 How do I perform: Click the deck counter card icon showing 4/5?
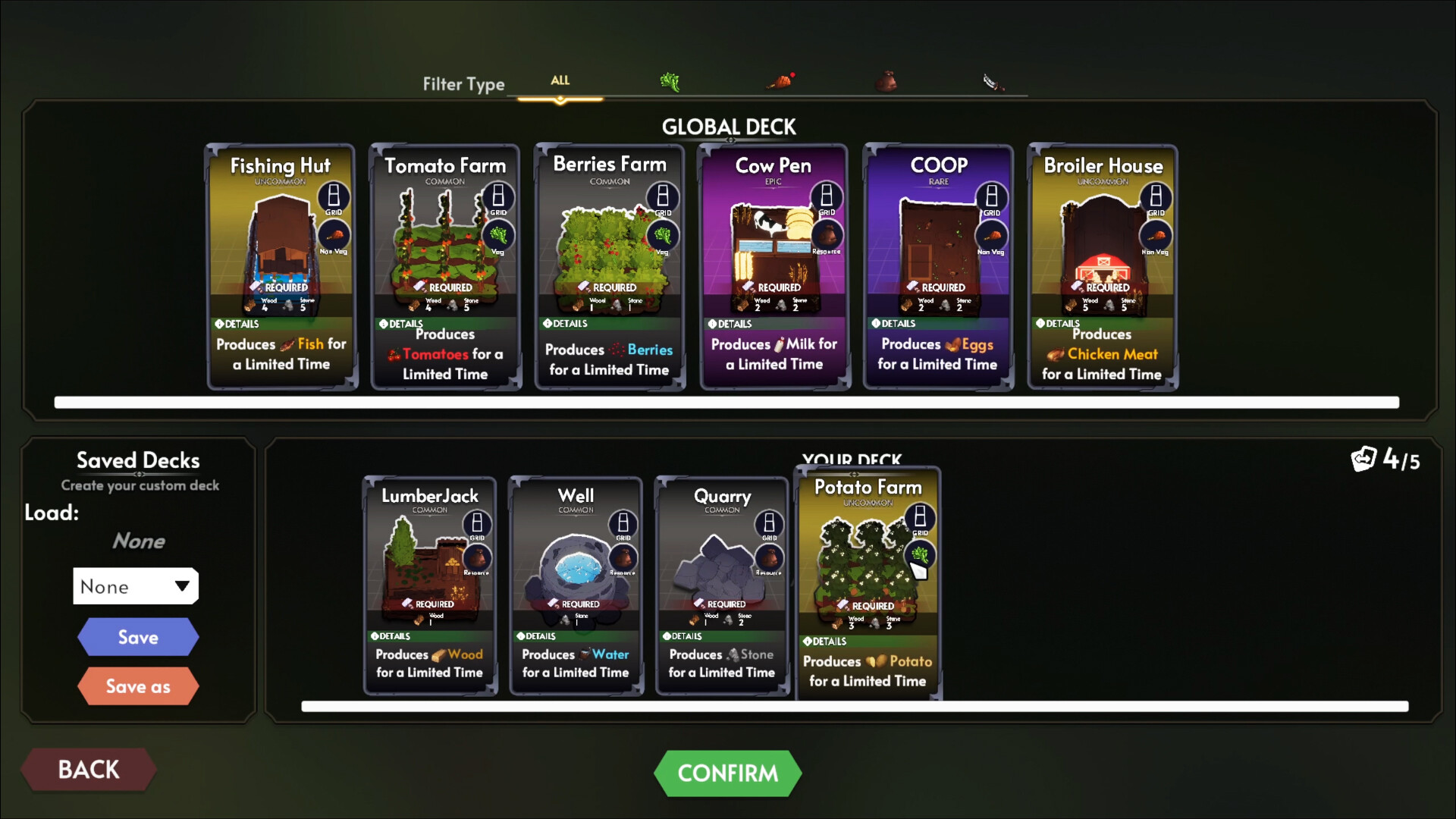(1363, 460)
